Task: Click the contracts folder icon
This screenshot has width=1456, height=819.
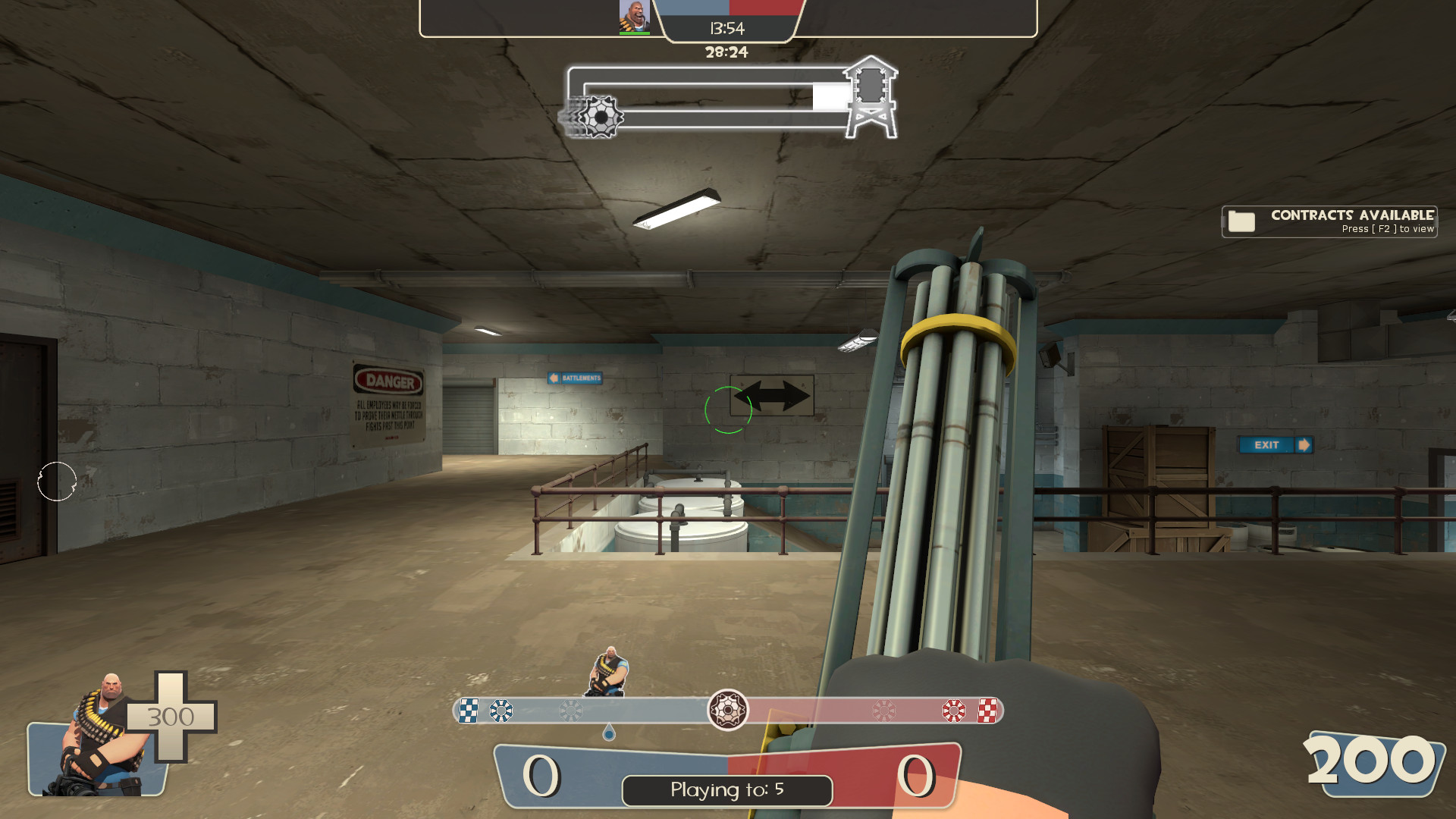Action: [1241, 221]
